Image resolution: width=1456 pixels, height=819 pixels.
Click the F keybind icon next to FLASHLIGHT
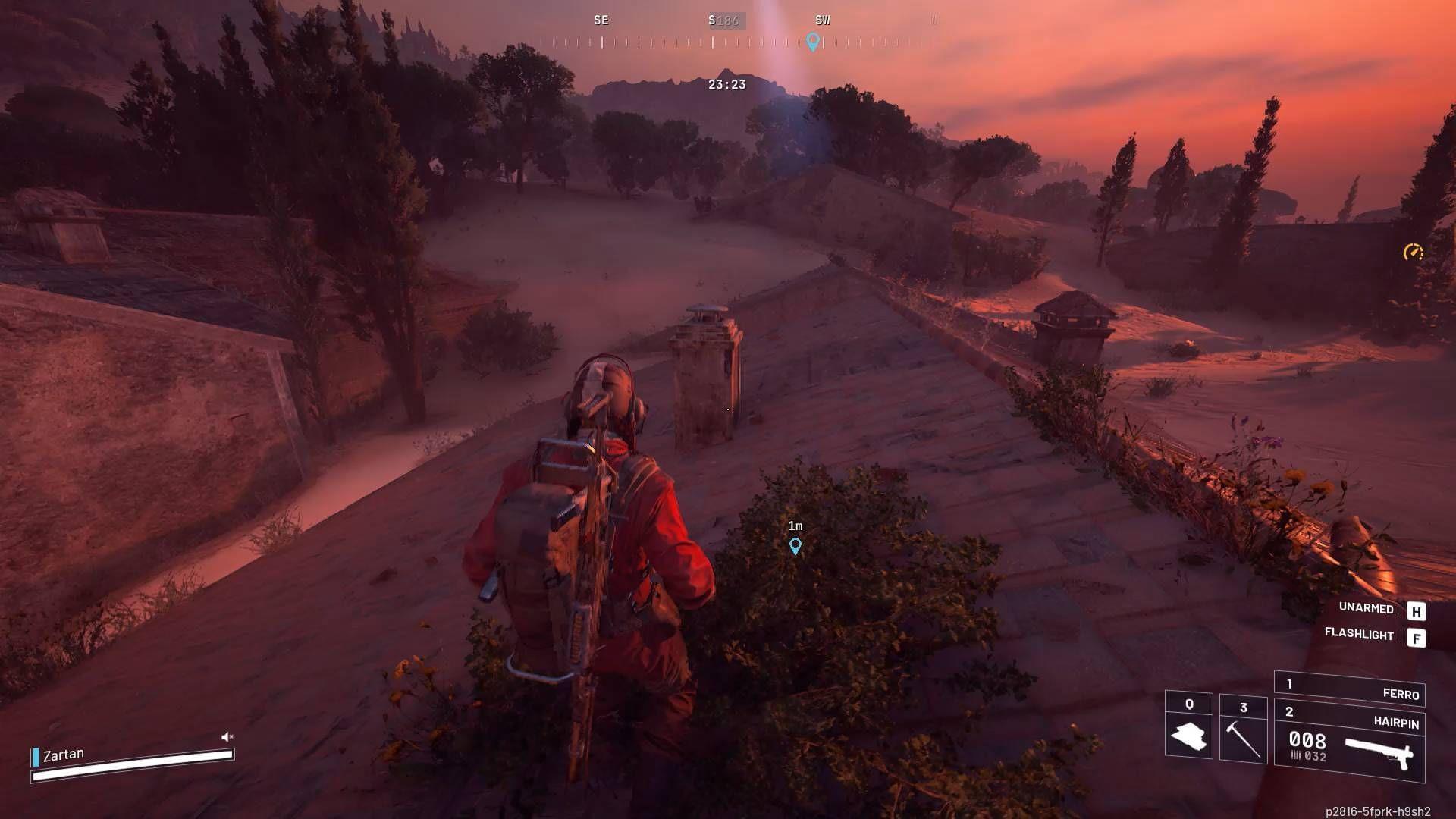click(x=1416, y=638)
